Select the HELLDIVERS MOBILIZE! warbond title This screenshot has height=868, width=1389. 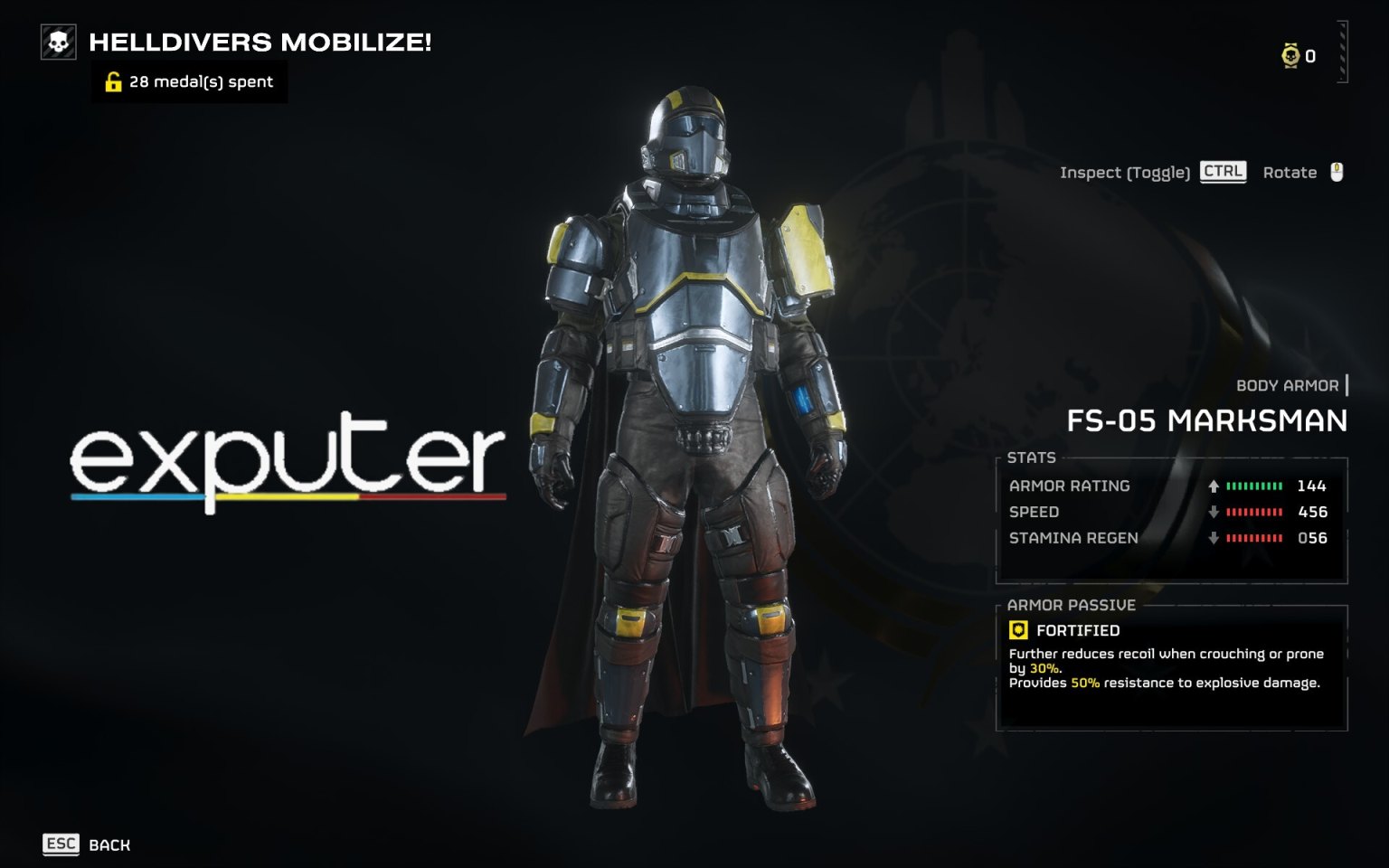pyautogui.click(x=260, y=41)
